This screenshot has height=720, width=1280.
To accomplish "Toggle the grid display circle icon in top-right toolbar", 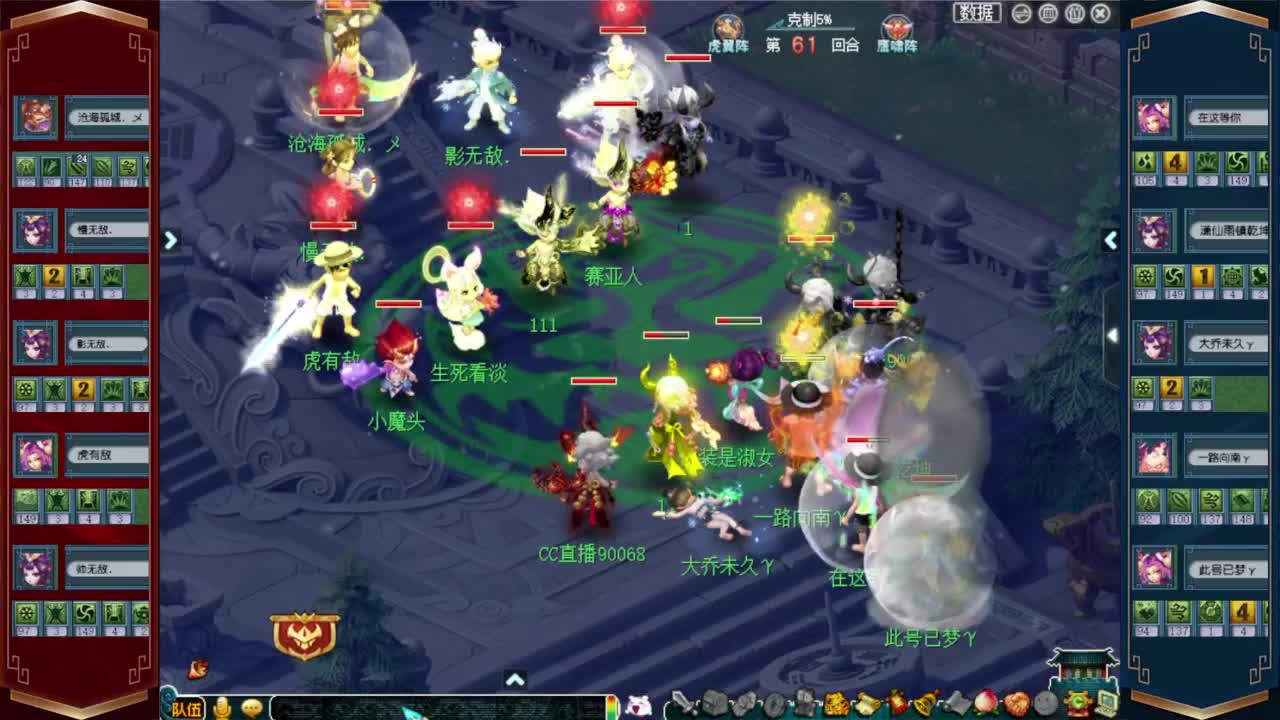I will tap(1048, 12).
